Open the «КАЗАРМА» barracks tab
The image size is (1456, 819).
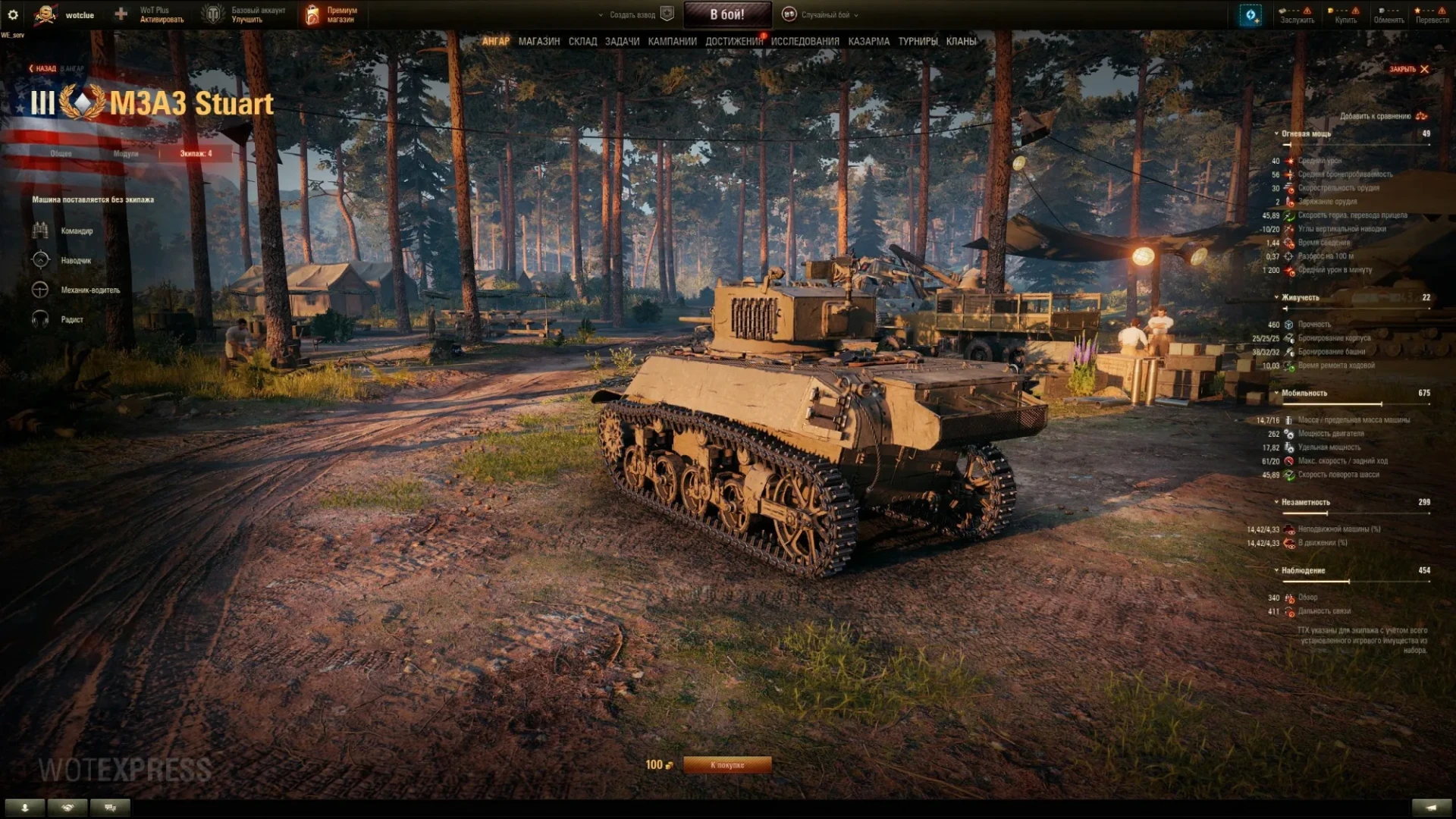coord(868,42)
